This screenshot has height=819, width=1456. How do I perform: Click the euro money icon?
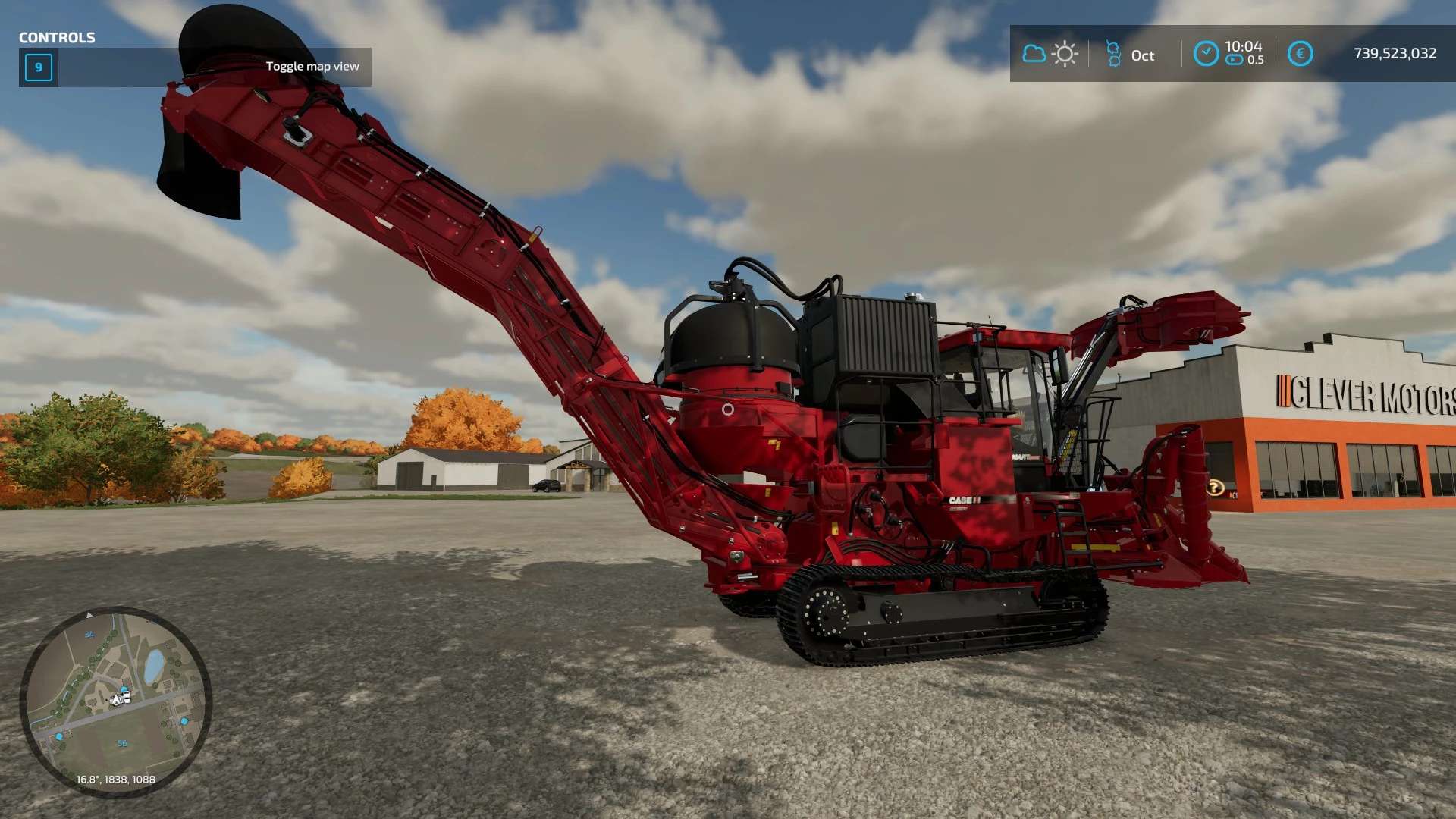coord(1300,54)
